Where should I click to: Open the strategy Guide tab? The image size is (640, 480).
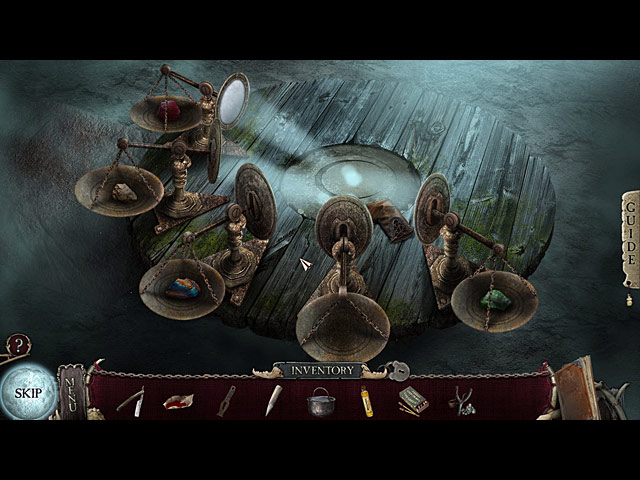[630, 238]
